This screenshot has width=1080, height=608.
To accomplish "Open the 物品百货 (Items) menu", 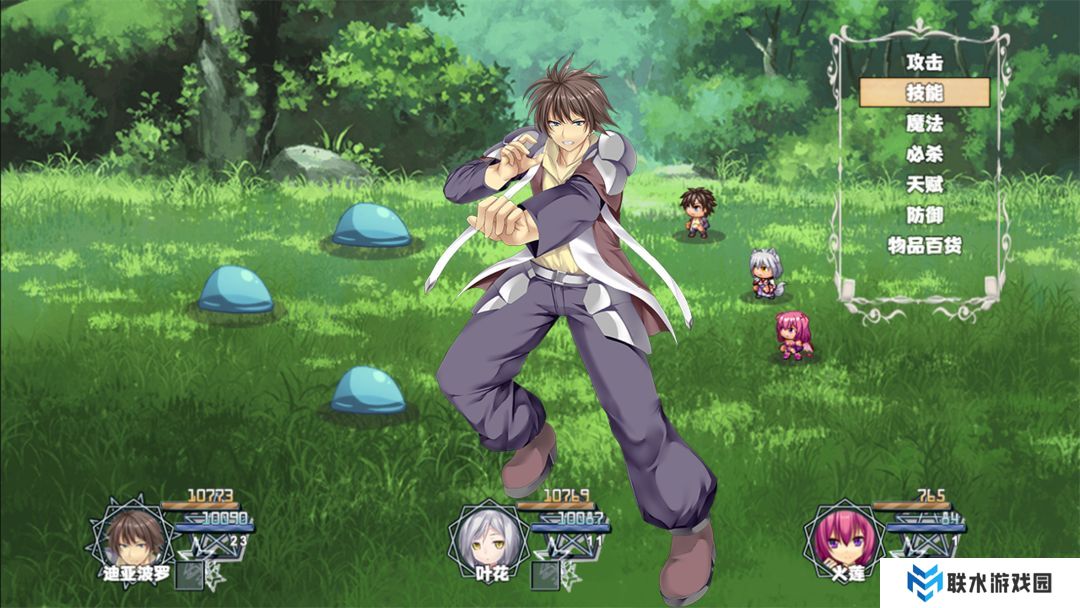I will 924,246.
